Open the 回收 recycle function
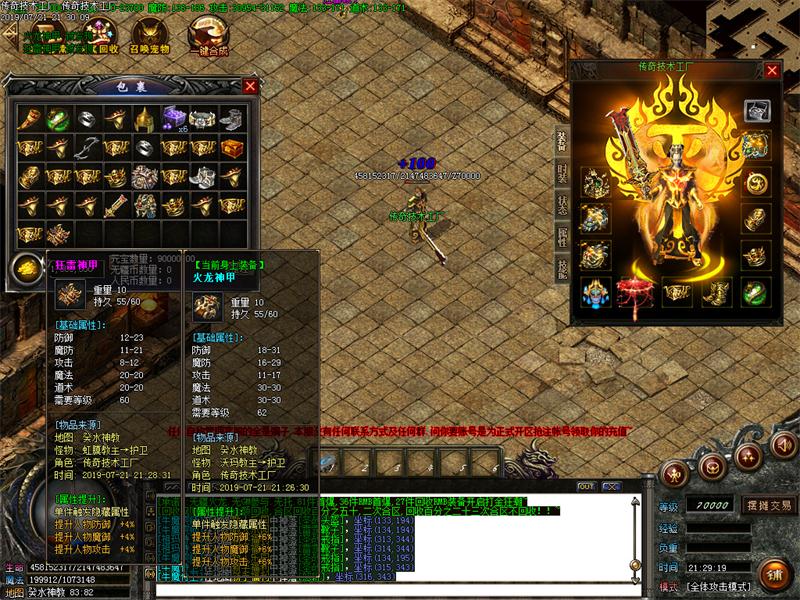This screenshot has height=600, width=800. 98,40
